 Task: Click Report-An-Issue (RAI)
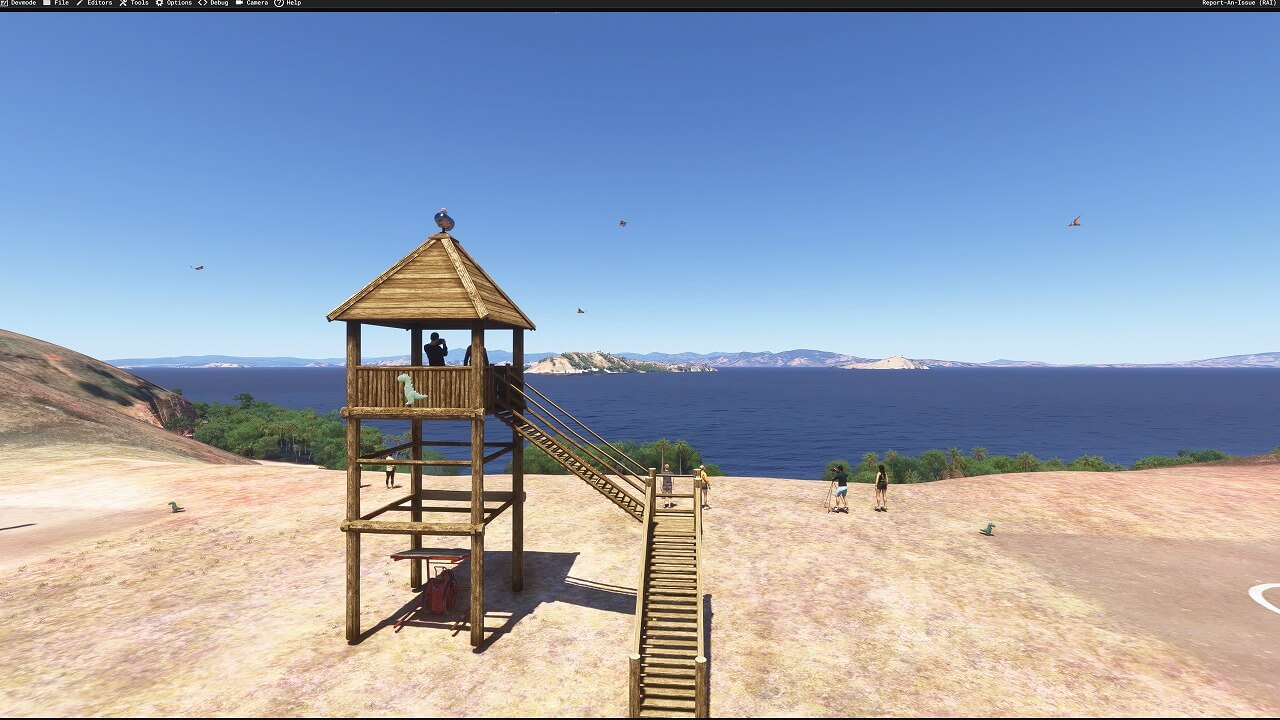click(x=1239, y=3)
